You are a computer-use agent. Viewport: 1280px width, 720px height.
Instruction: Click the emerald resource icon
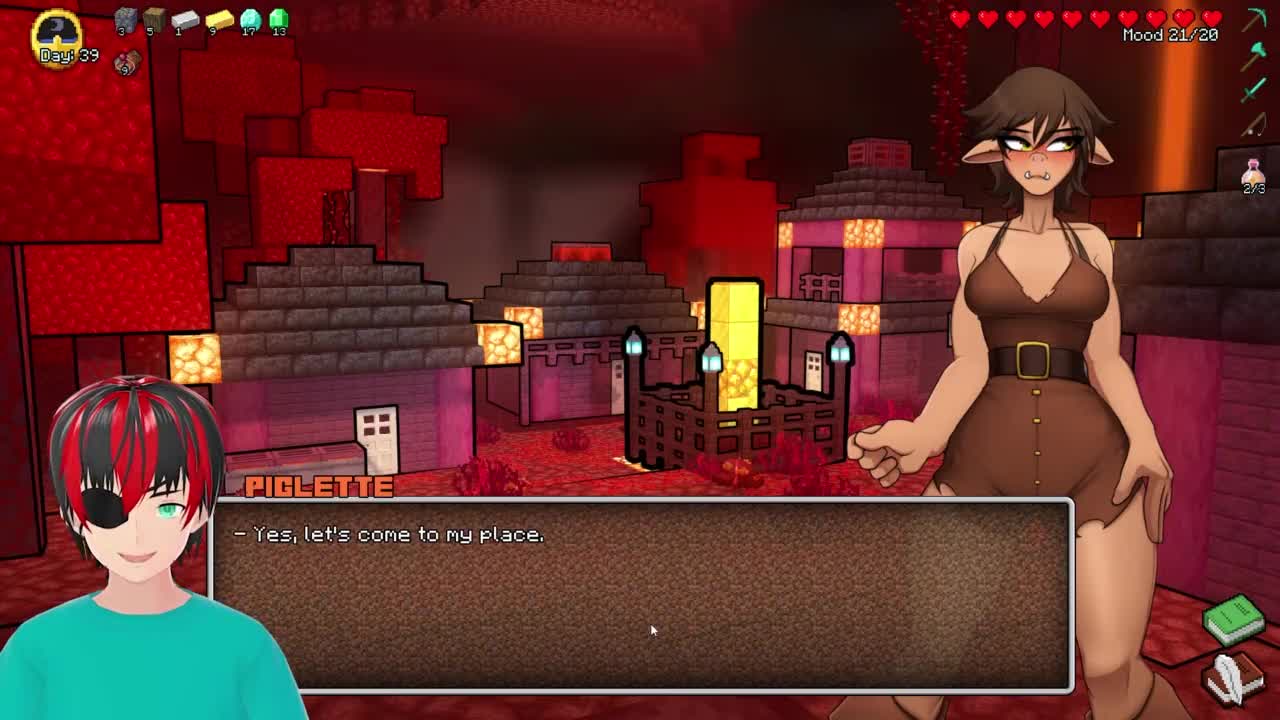point(279,19)
